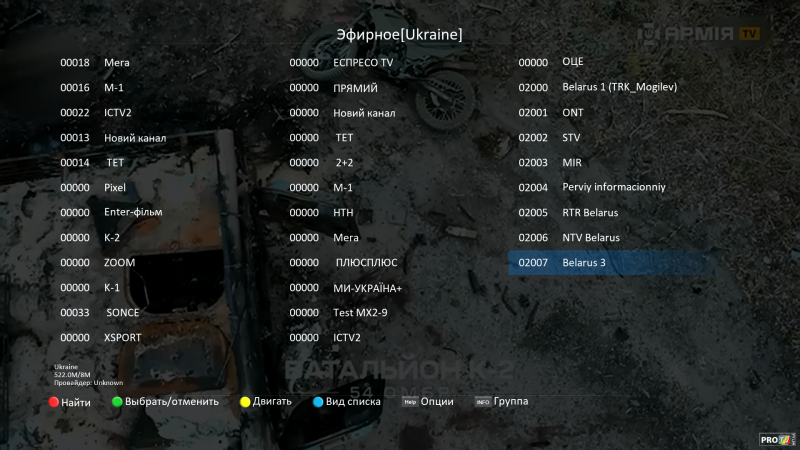Pick the SONCE channel row
This screenshot has height=450, width=800.
[122, 312]
